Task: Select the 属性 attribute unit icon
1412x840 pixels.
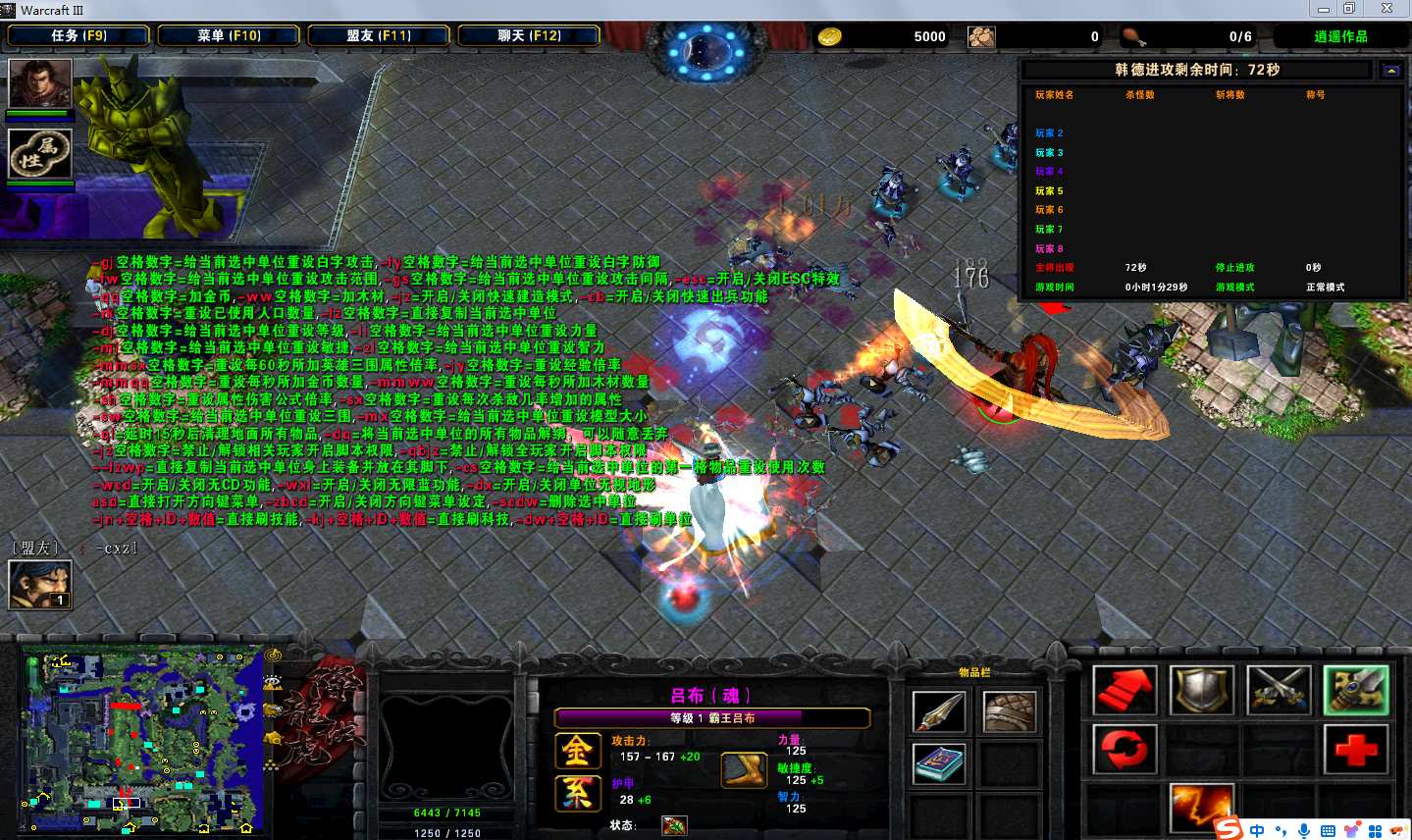Action: [40, 153]
